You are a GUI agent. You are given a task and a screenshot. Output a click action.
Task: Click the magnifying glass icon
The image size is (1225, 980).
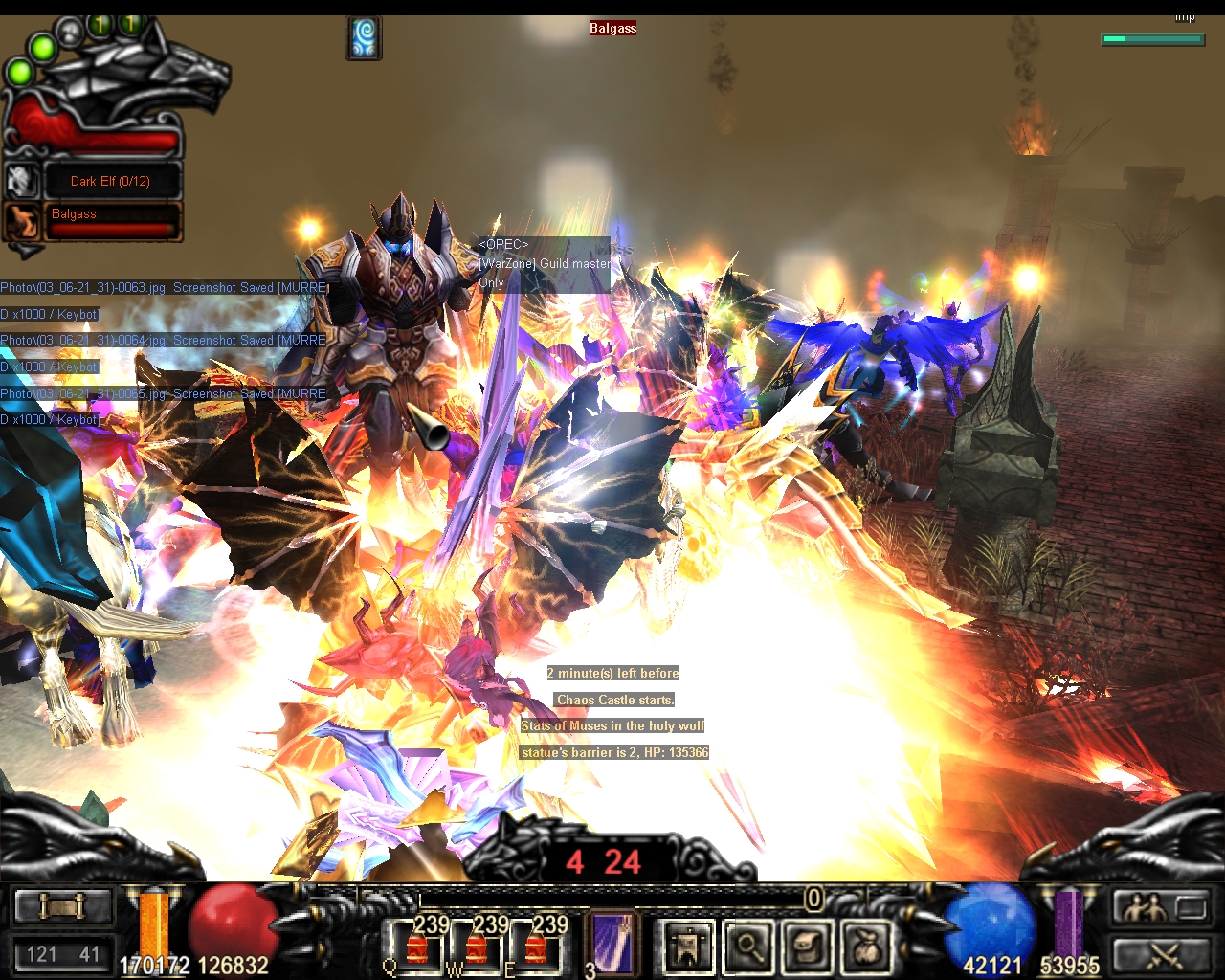[x=748, y=947]
